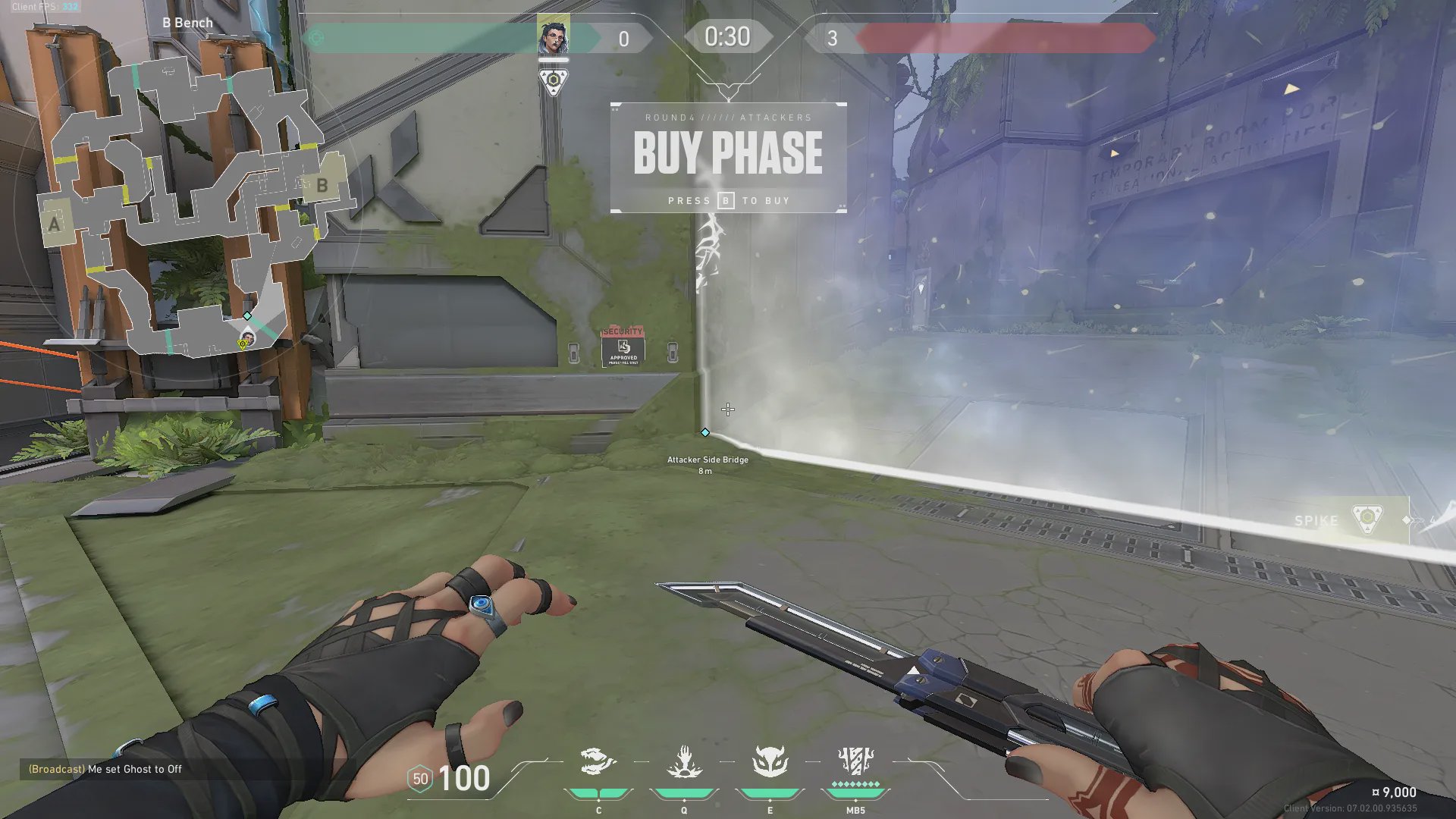The width and height of the screenshot is (1456, 819).
Task: Activate the Prowler ability icon
Action: (x=598, y=763)
